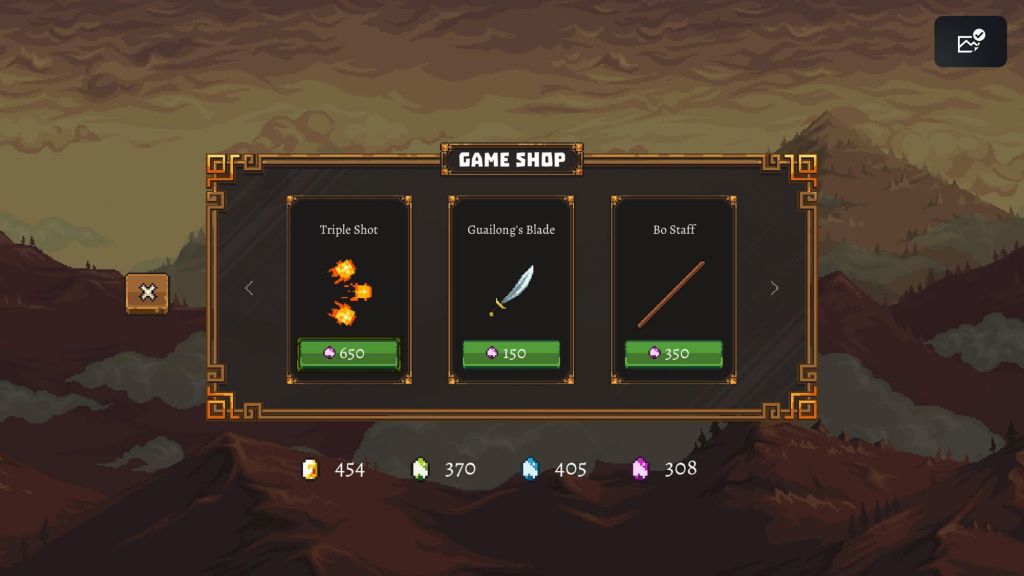Show previous shop items with left arrow
Viewport: 1024px width, 576px height.
[249, 288]
